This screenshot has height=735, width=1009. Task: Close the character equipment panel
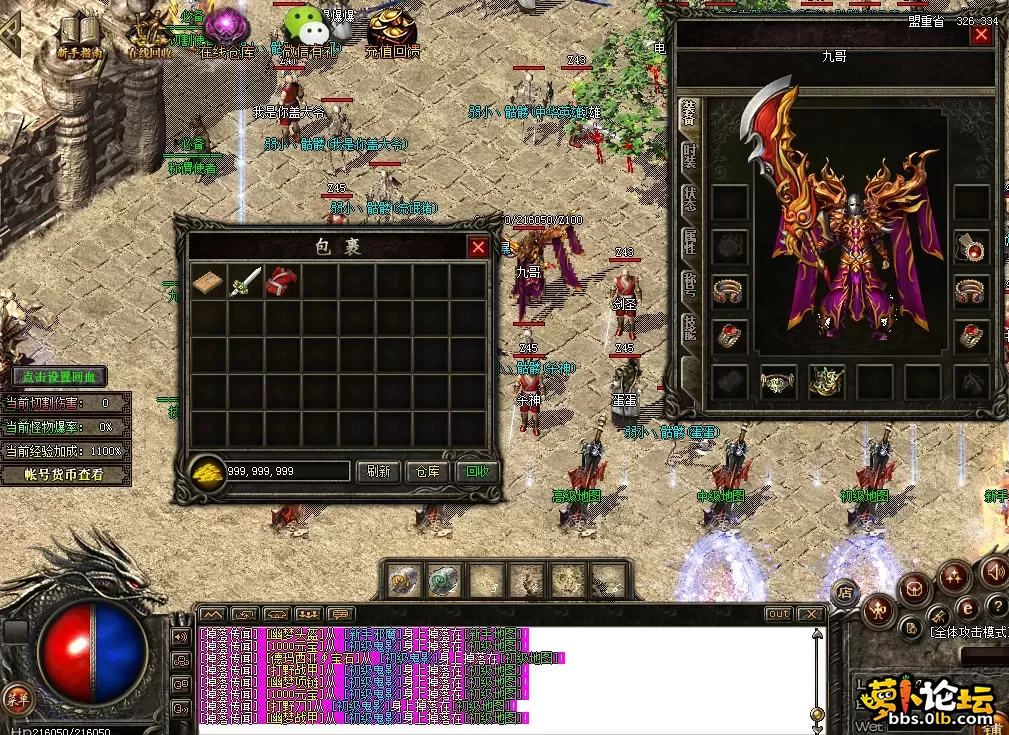(x=981, y=35)
